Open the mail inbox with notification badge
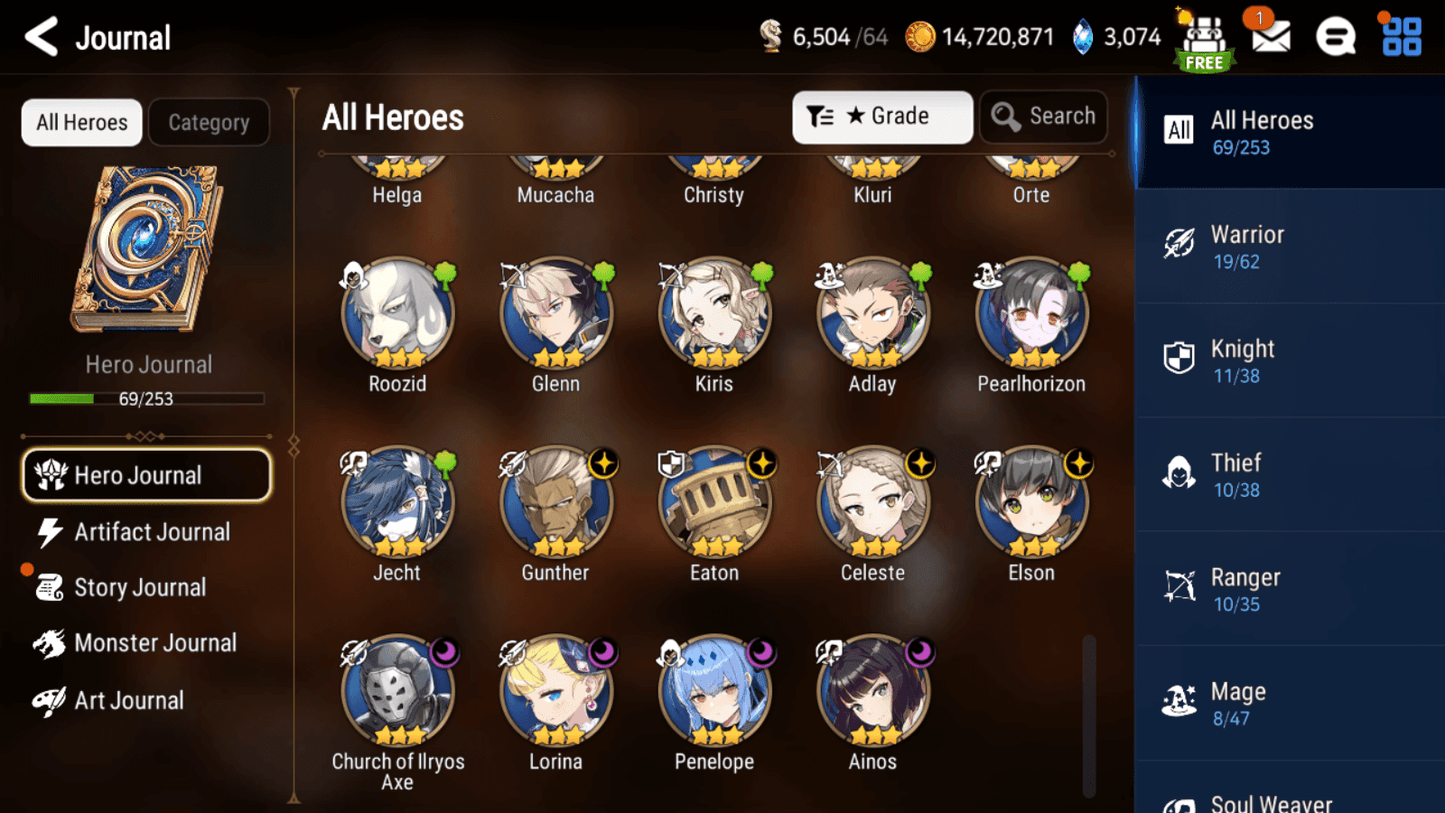Screen dimensions: 1445x813 pos(1270,36)
